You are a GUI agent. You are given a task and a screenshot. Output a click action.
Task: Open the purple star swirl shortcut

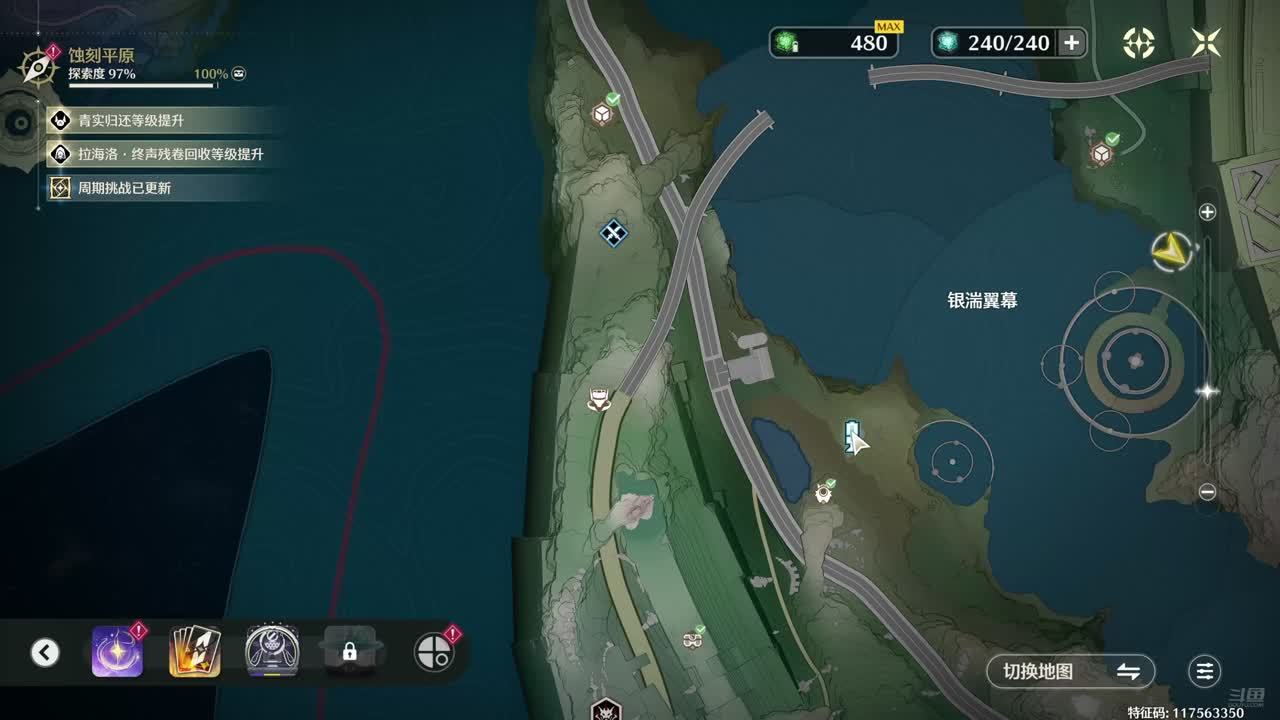tap(117, 652)
